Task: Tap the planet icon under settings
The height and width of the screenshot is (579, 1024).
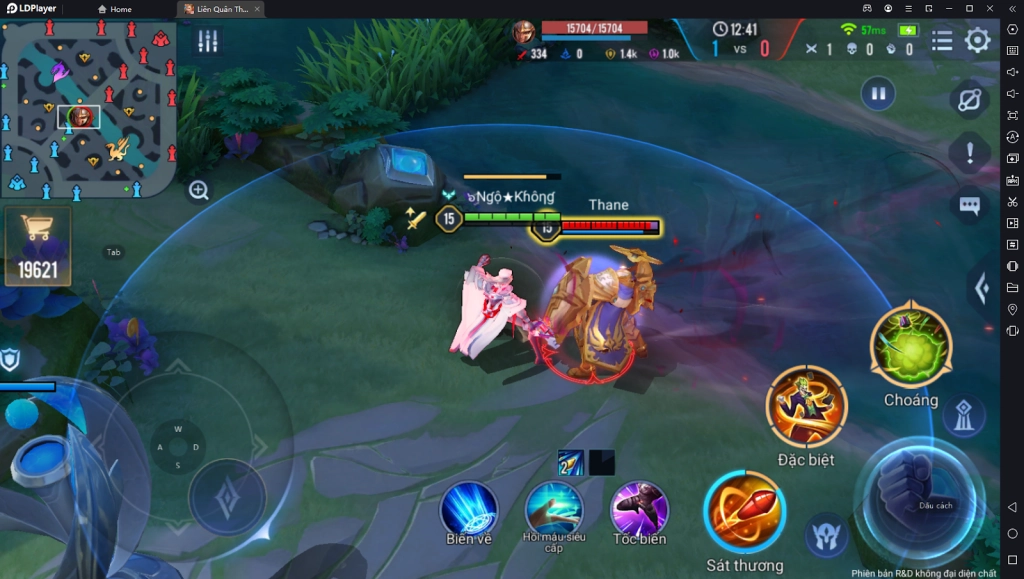Action: click(969, 99)
